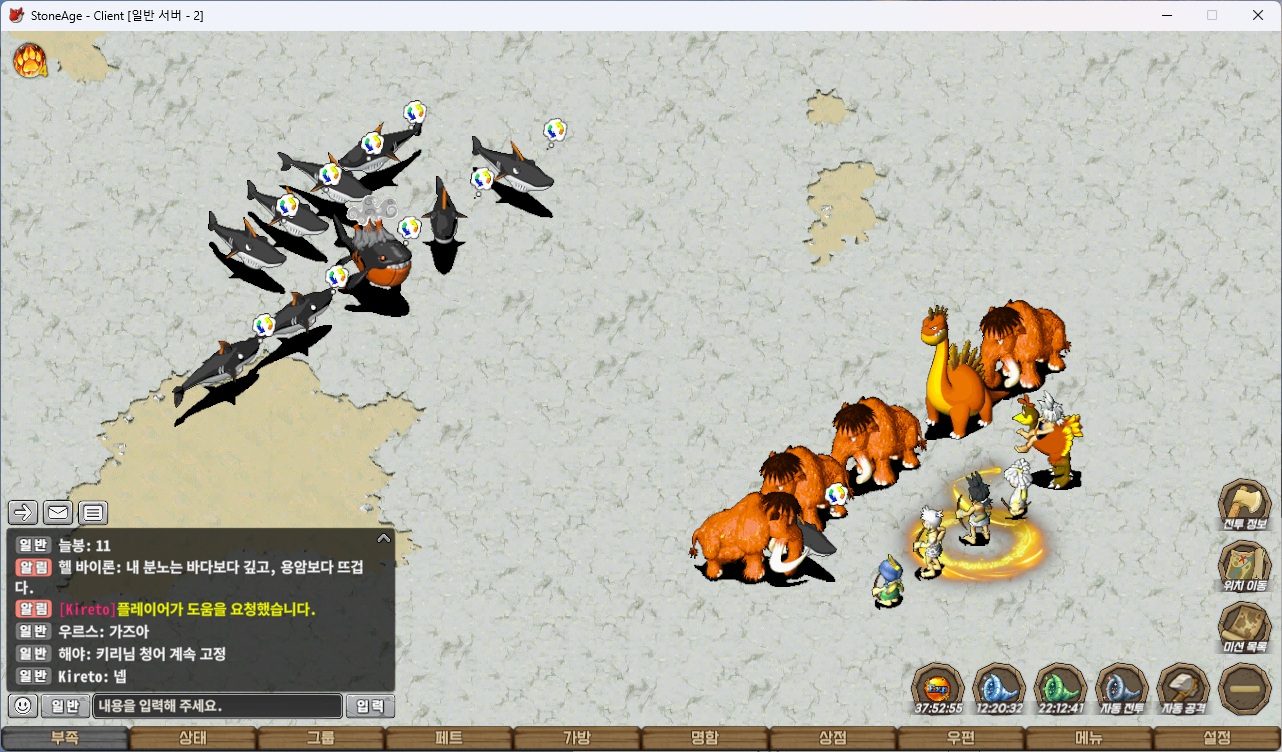
Task: Toggle 자동 공격 auto attack hammer icon
Action: [x=1183, y=687]
